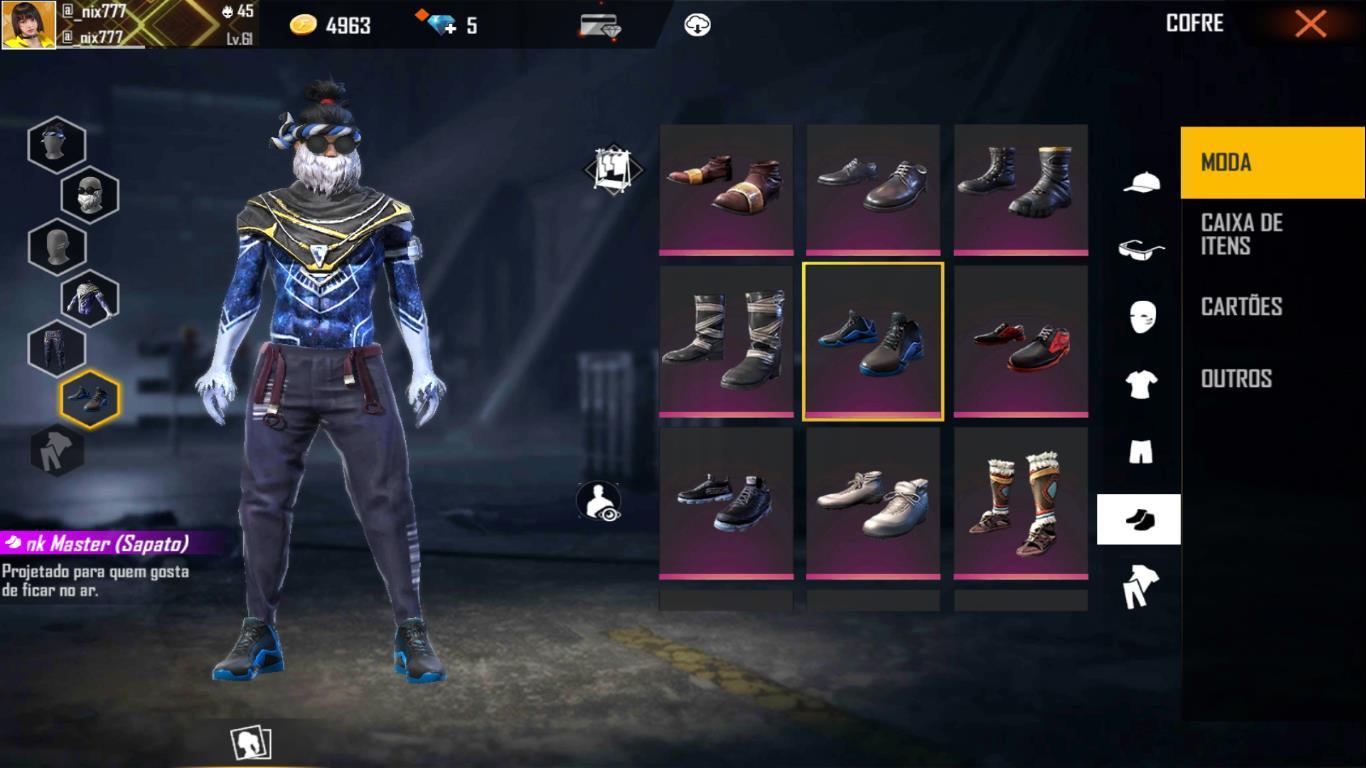Open the OUTROS tab

point(1237,378)
